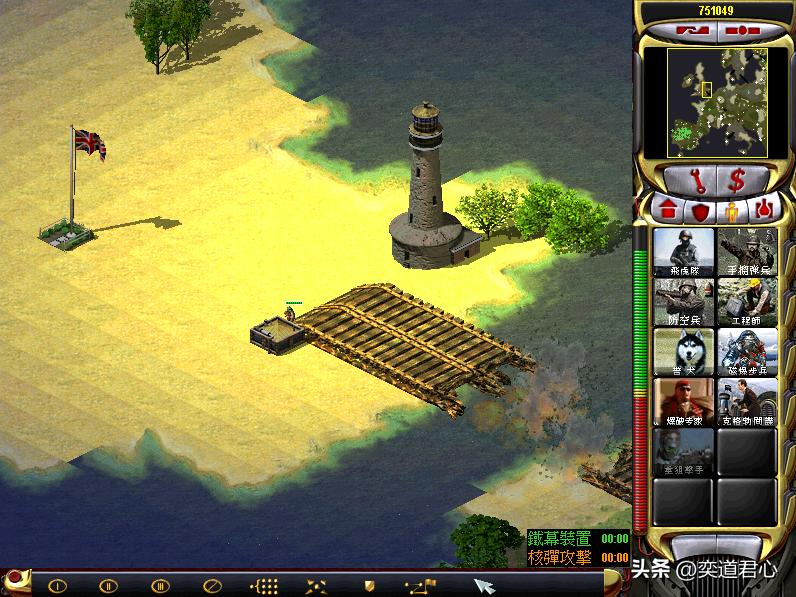Viewport: 796px width, 597px height.
Task: Click the guard shield command button
Action: (x=369, y=585)
